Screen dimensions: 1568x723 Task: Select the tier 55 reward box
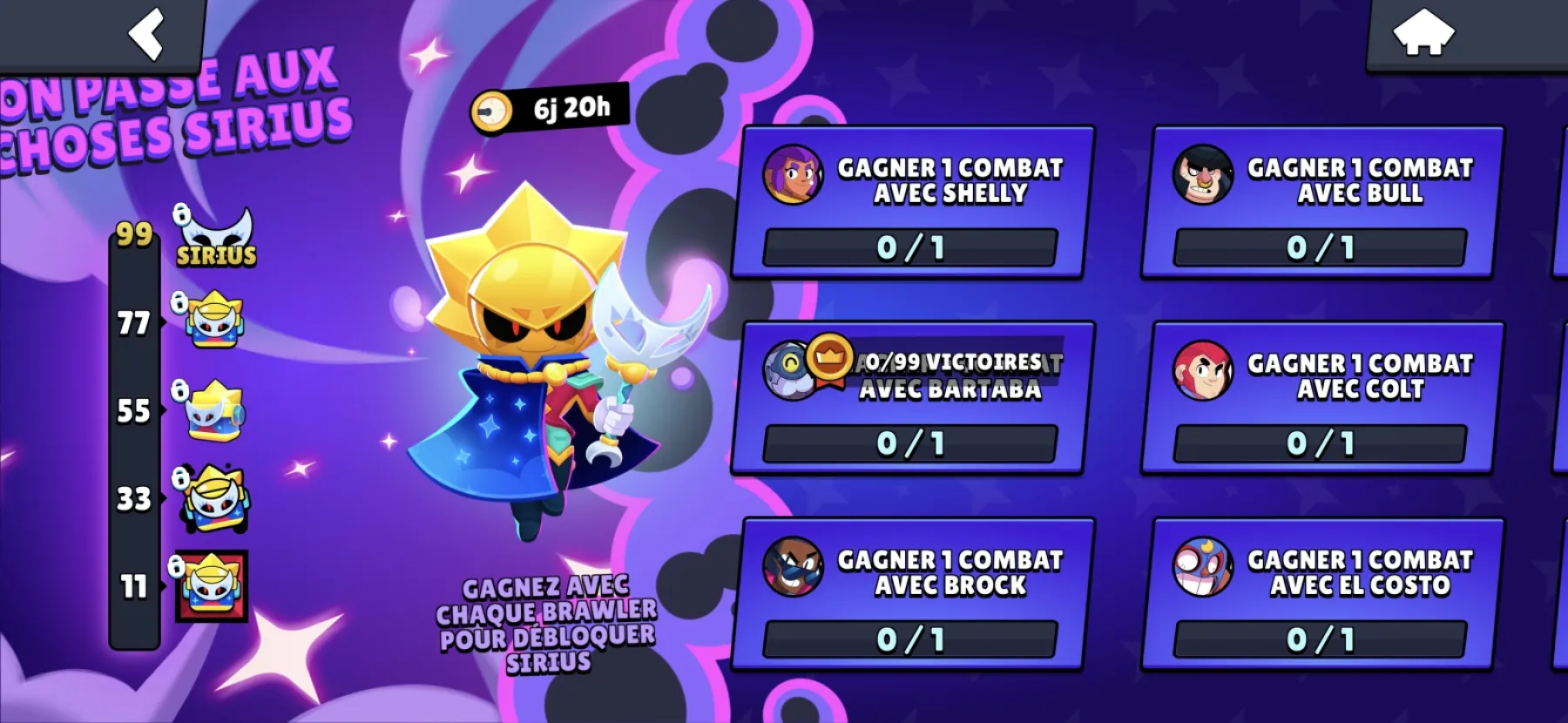[215, 409]
